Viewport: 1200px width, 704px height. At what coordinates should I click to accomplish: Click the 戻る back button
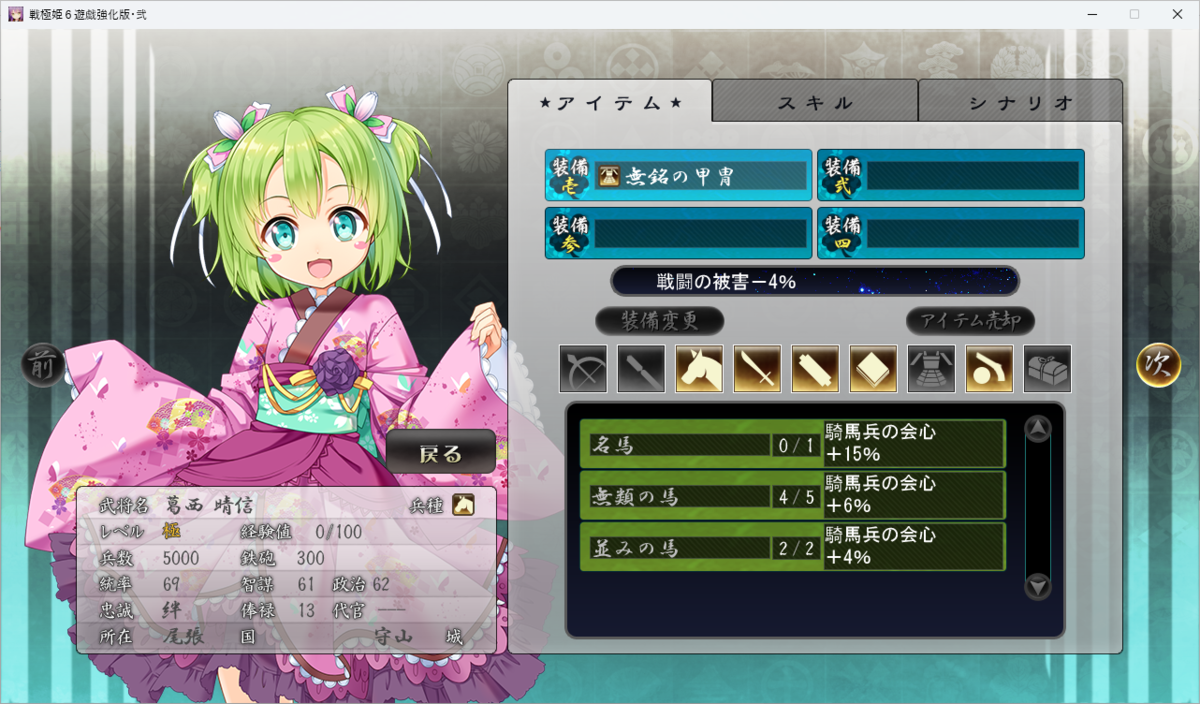(441, 454)
